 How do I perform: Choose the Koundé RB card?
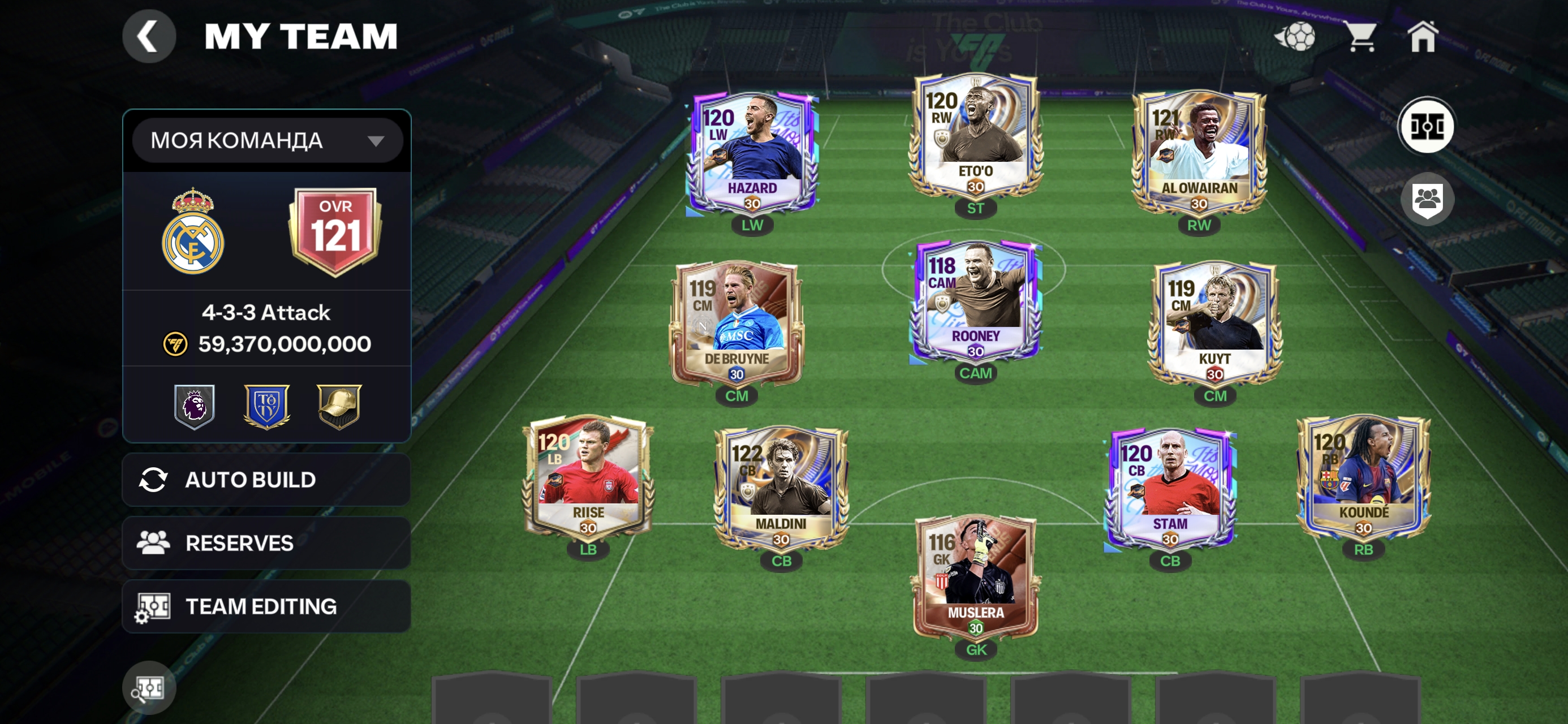pos(1363,477)
